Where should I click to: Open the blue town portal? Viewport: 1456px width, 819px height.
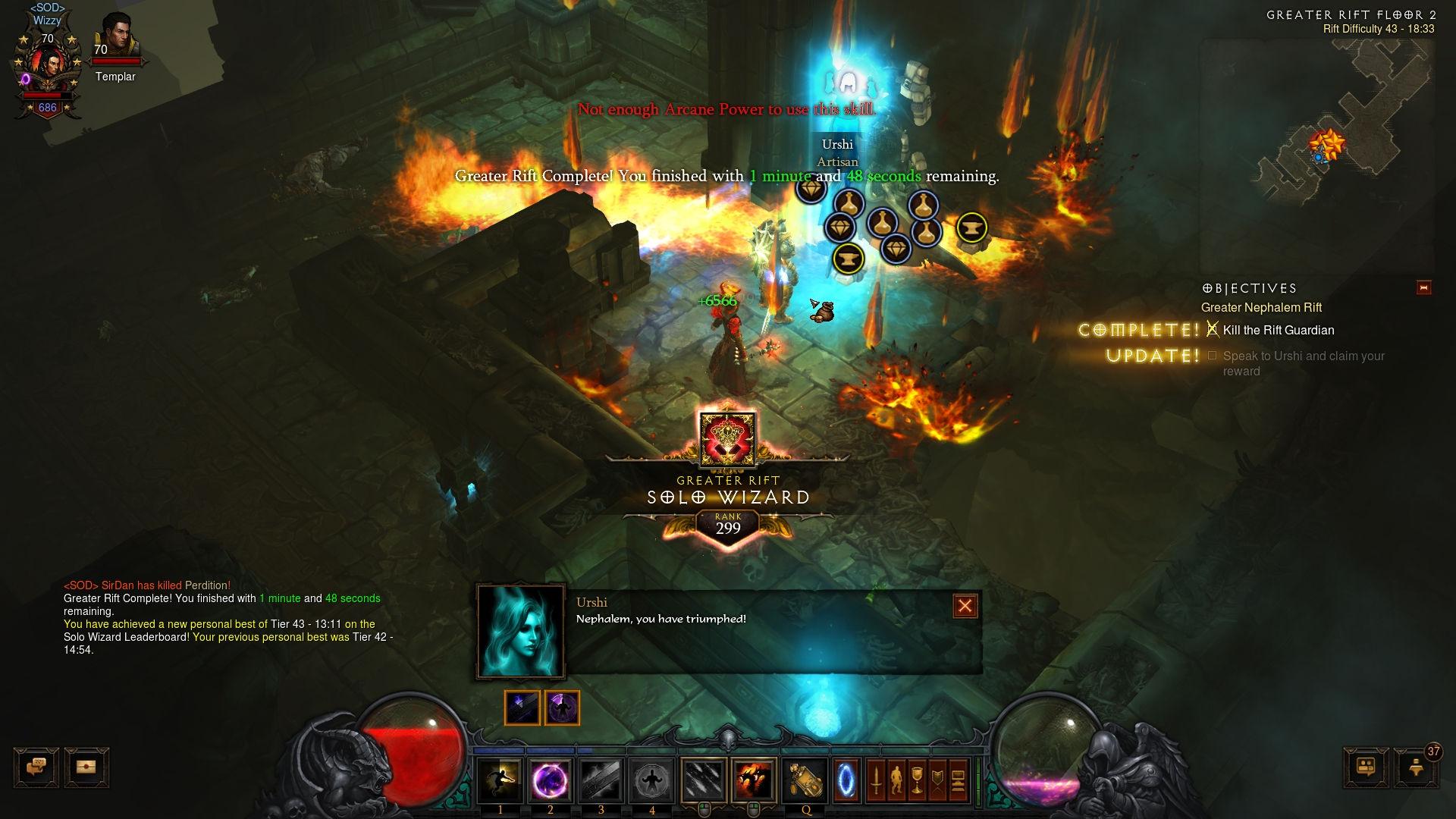[846, 780]
